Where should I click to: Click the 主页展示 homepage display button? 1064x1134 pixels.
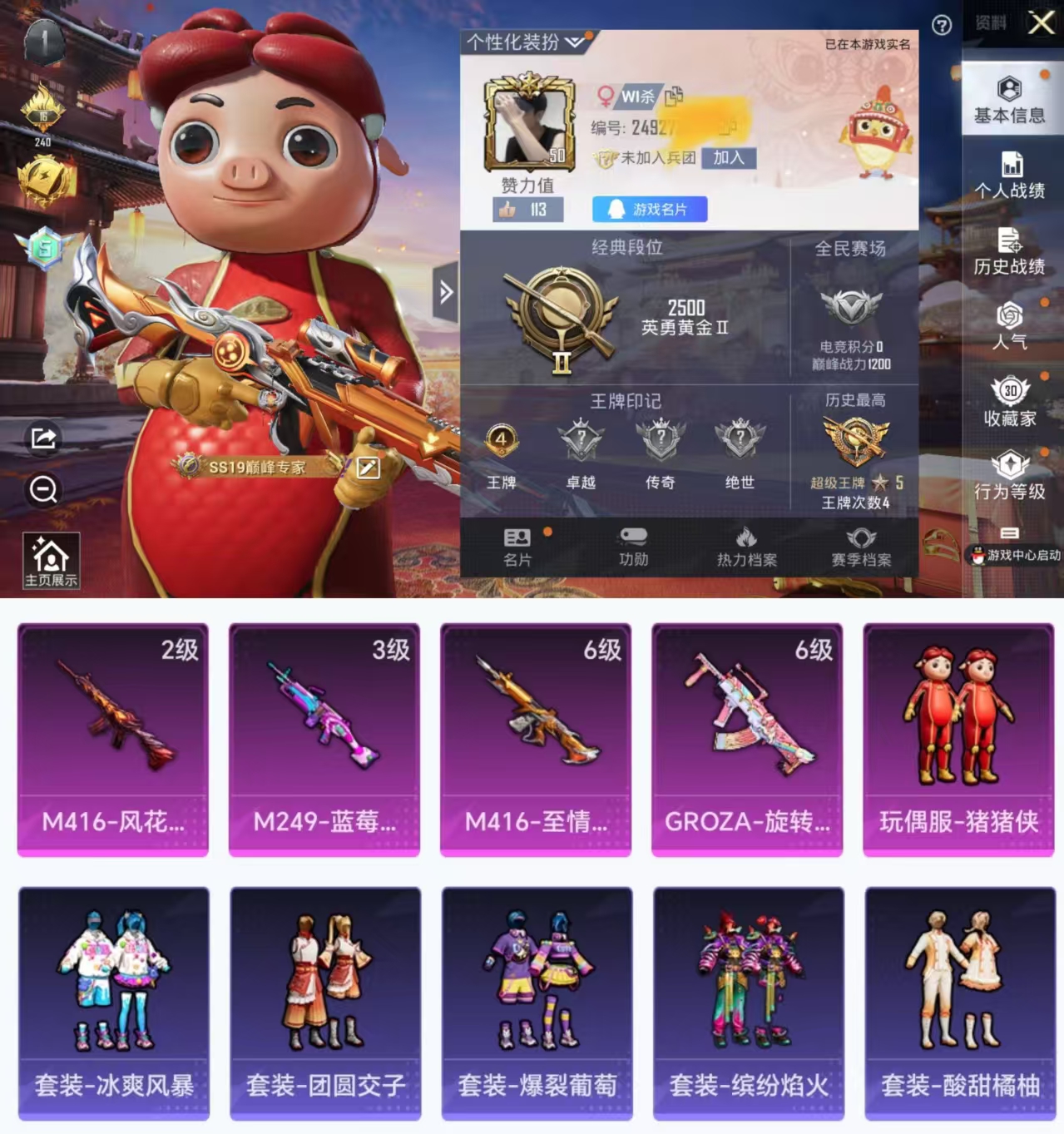coord(51,561)
